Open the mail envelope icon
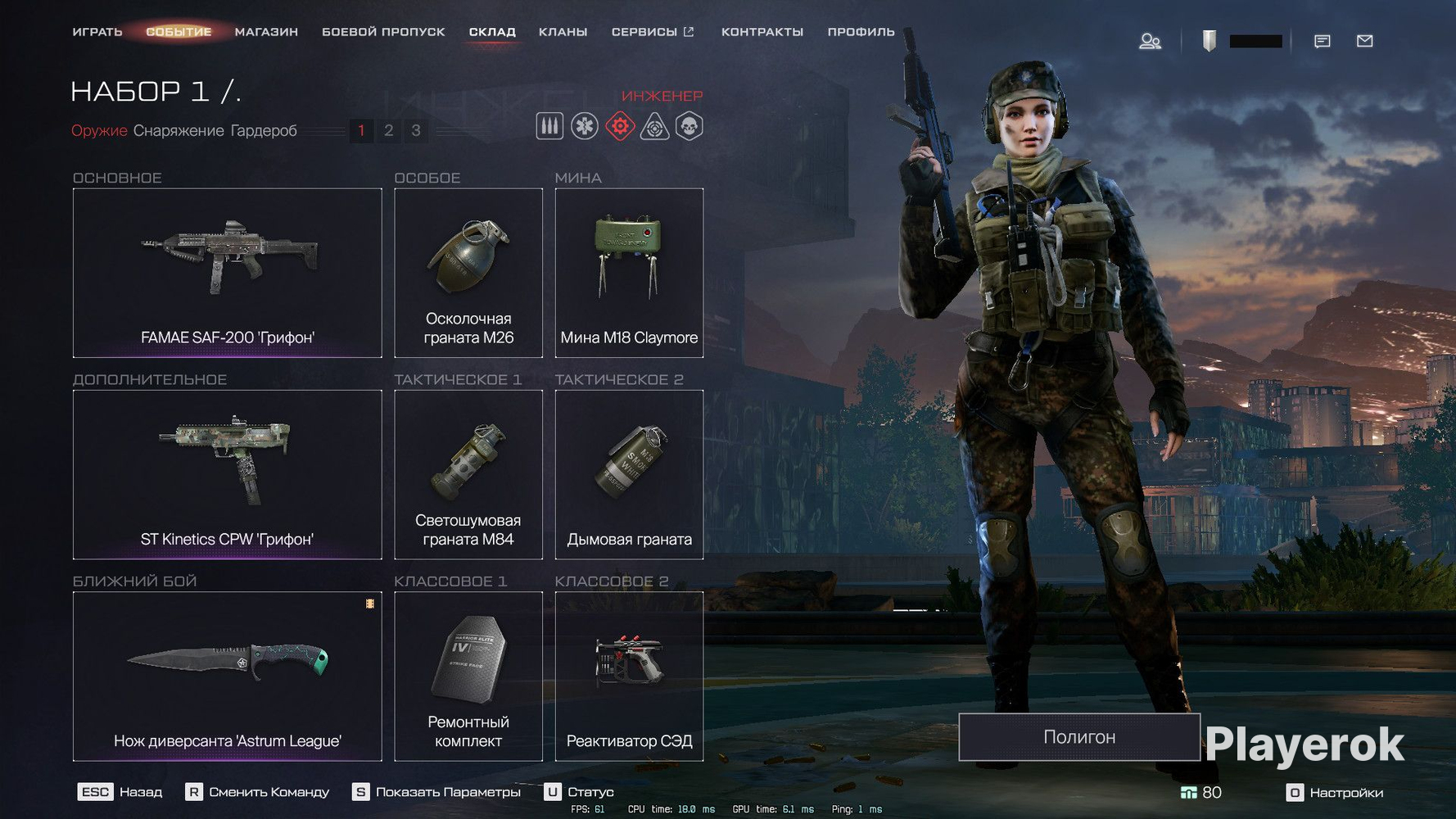 [1364, 41]
